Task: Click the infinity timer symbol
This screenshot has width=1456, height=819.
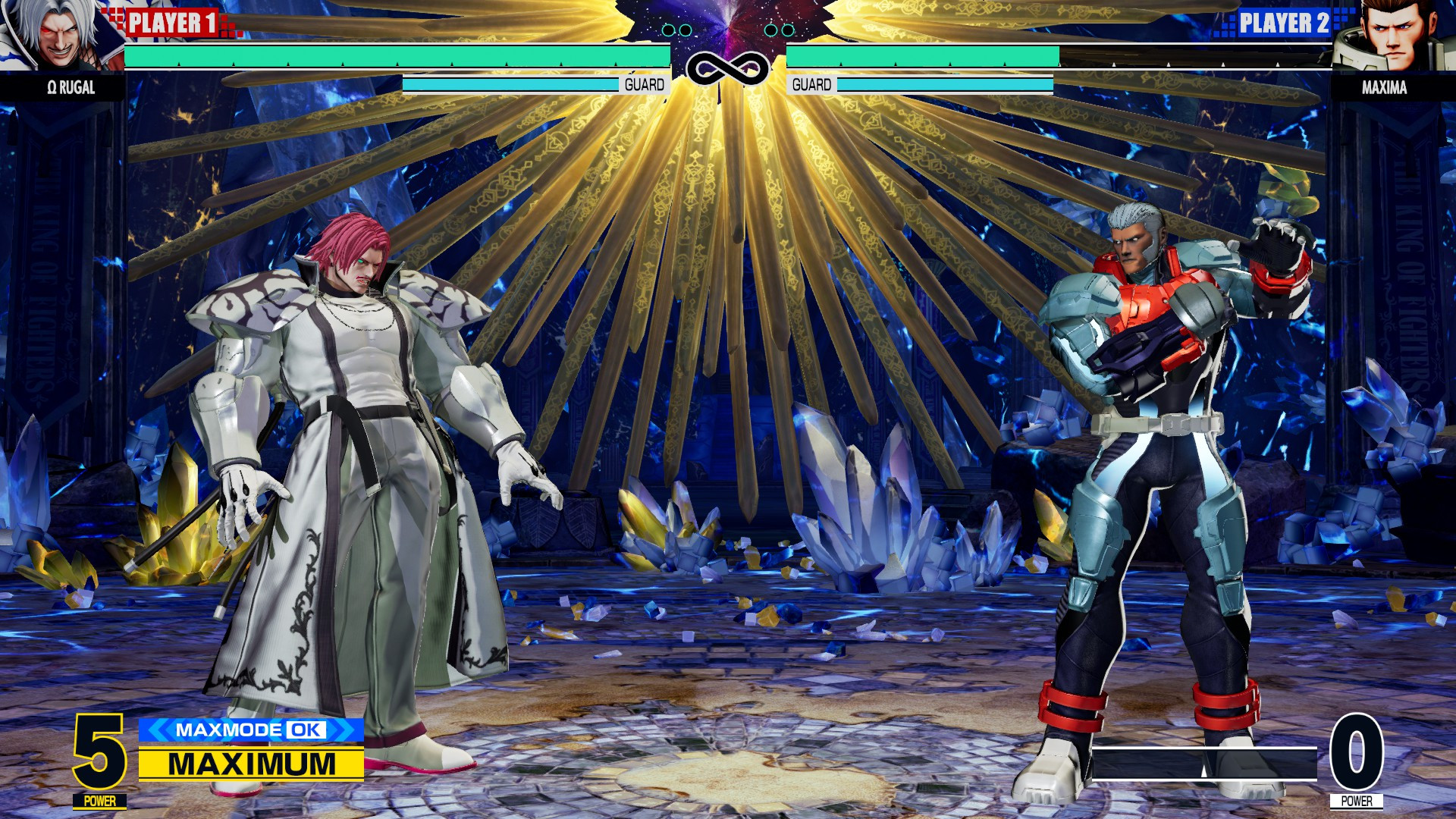Action: (728, 67)
